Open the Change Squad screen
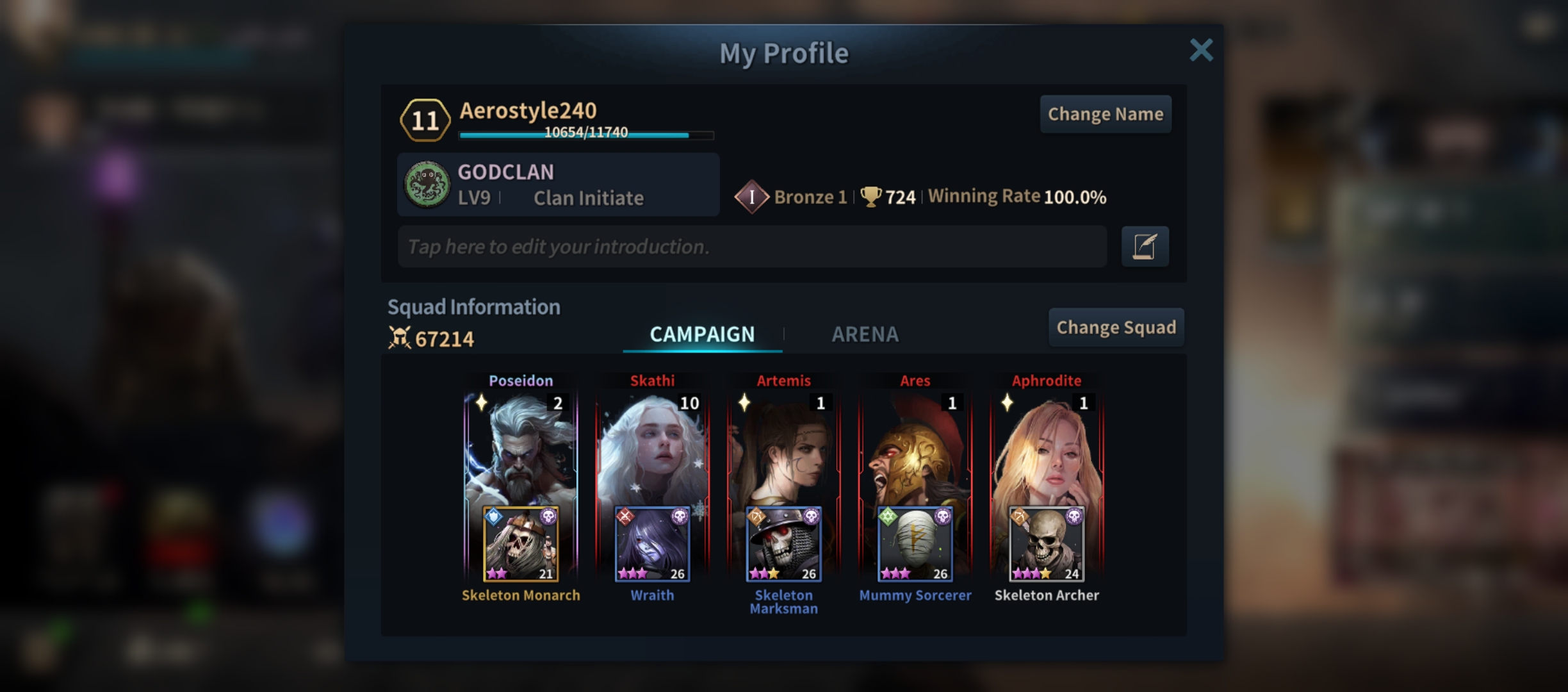The image size is (1568, 692). pyautogui.click(x=1116, y=327)
